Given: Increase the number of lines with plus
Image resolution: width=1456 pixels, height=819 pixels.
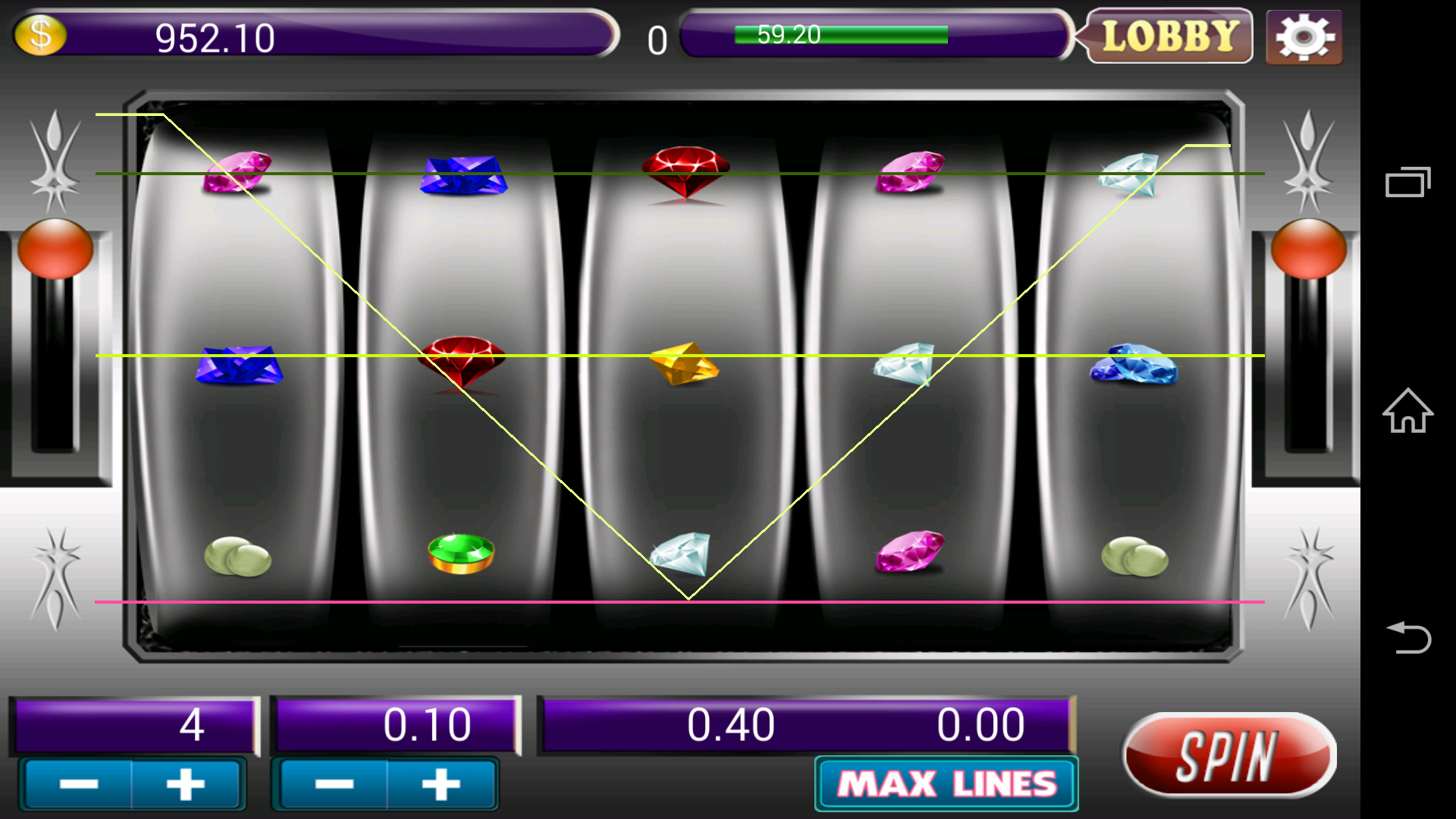Looking at the screenshot, I should [186, 784].
